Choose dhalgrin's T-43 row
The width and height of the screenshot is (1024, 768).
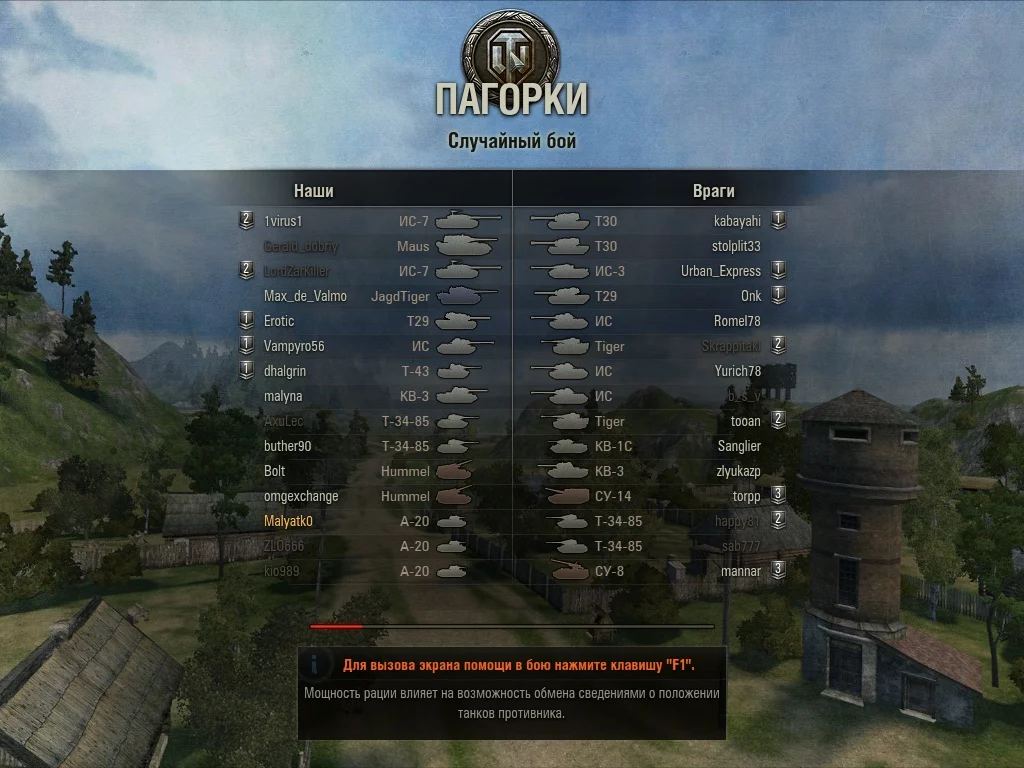[x=285, y=371]
